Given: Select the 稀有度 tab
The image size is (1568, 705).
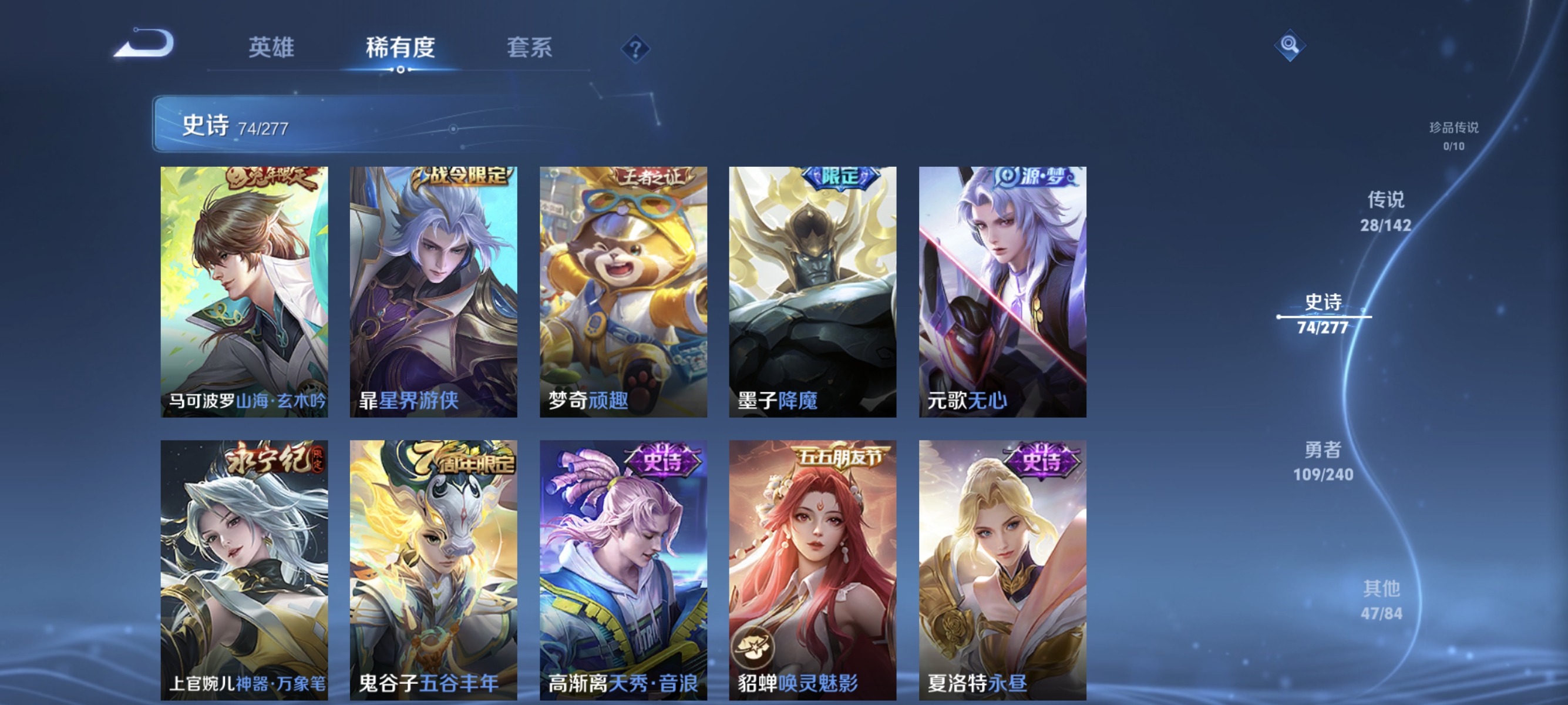Looking at the screenshot, I should pyautogui.click(x=401, y=49).
